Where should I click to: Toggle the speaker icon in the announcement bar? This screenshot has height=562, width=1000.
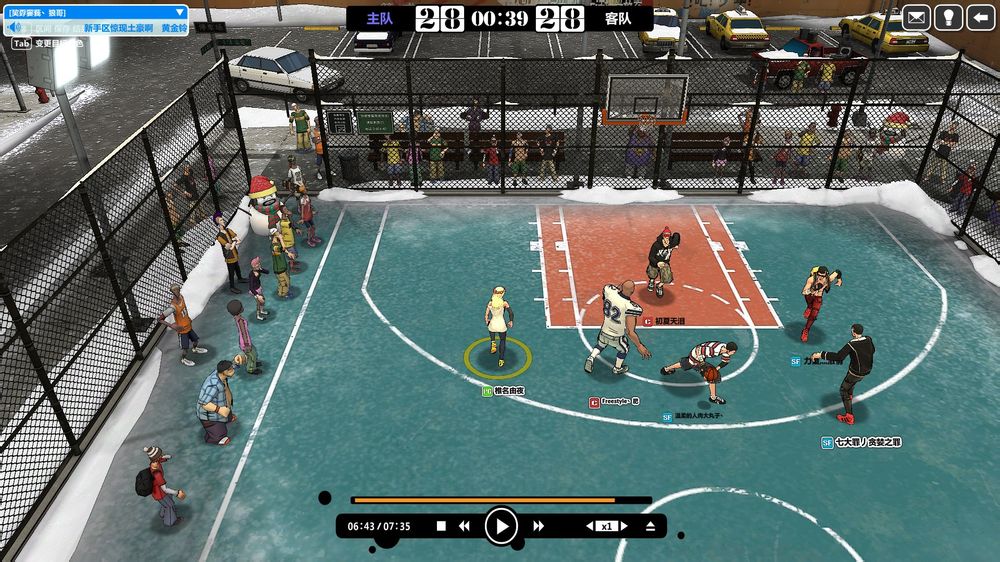coord(14,29)
